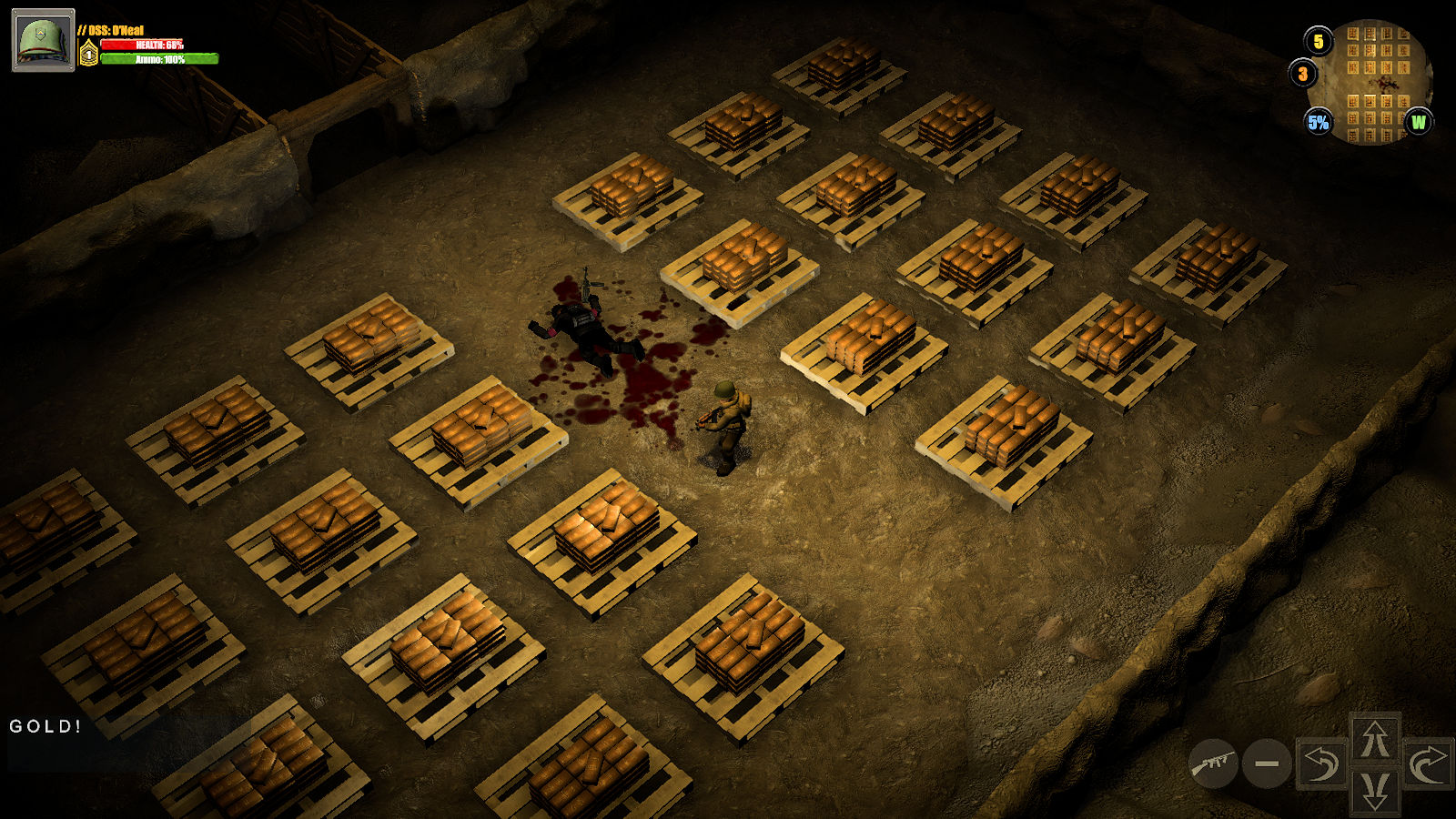Move forward with the up arrow button
The height and width of the screenshot is (819, 1456).
[1375, 738]
